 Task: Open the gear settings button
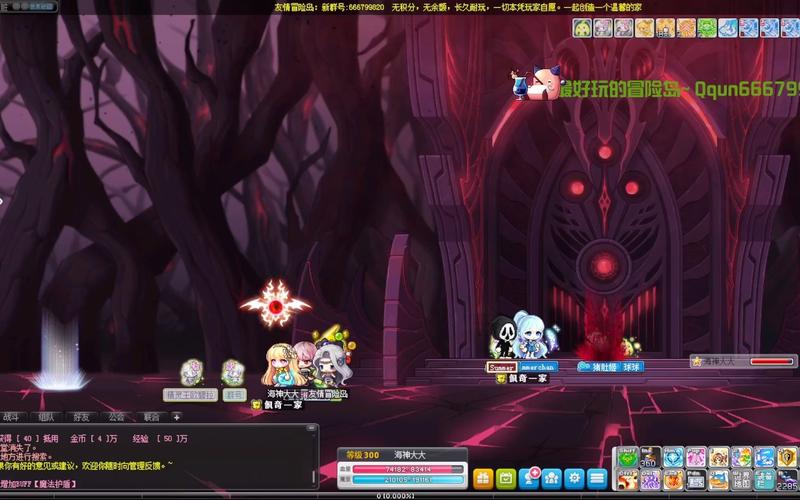575,477
